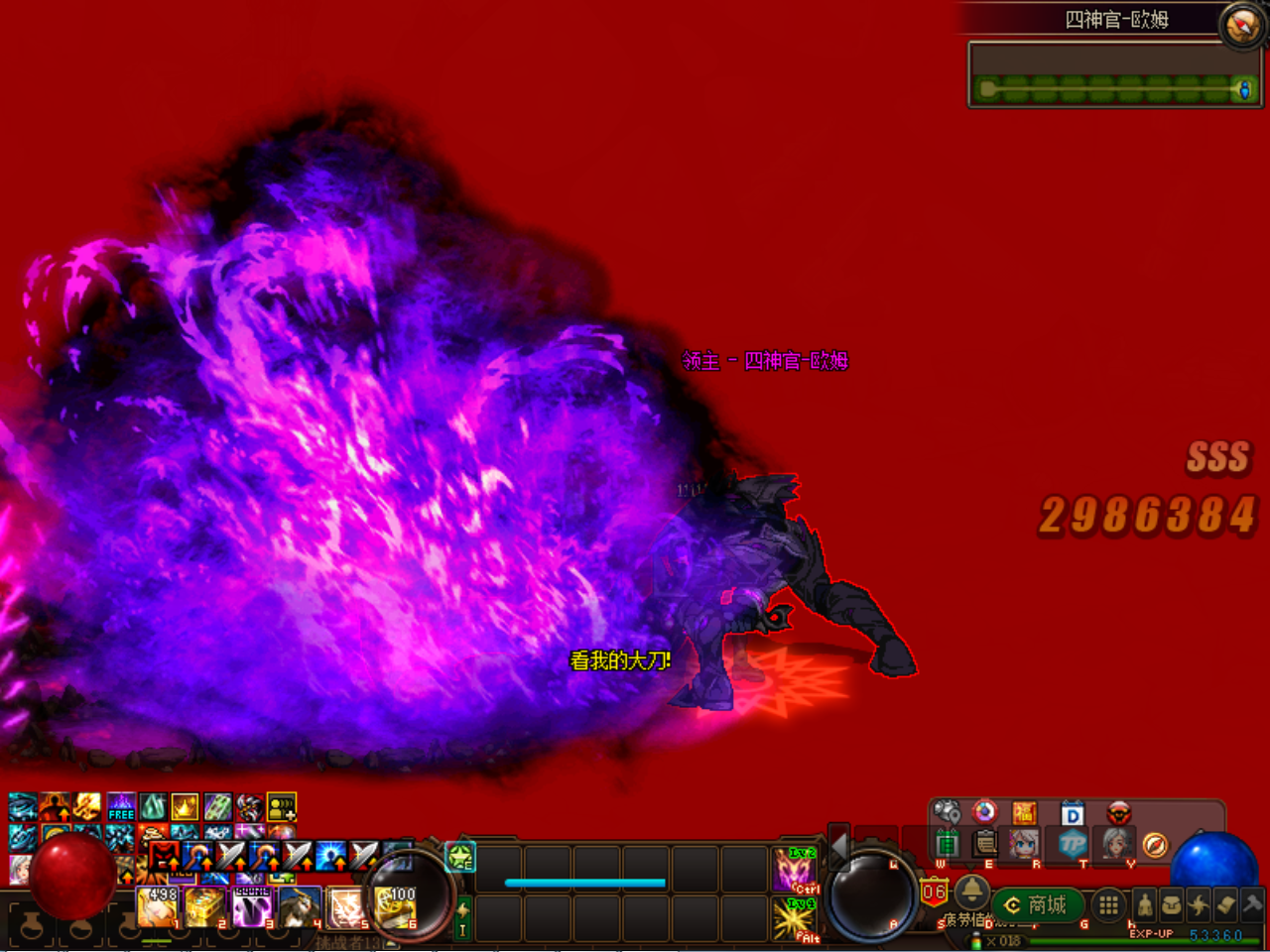
Task: Collapse the quick menu tray via the small arrow
Action: click(968, 865)
